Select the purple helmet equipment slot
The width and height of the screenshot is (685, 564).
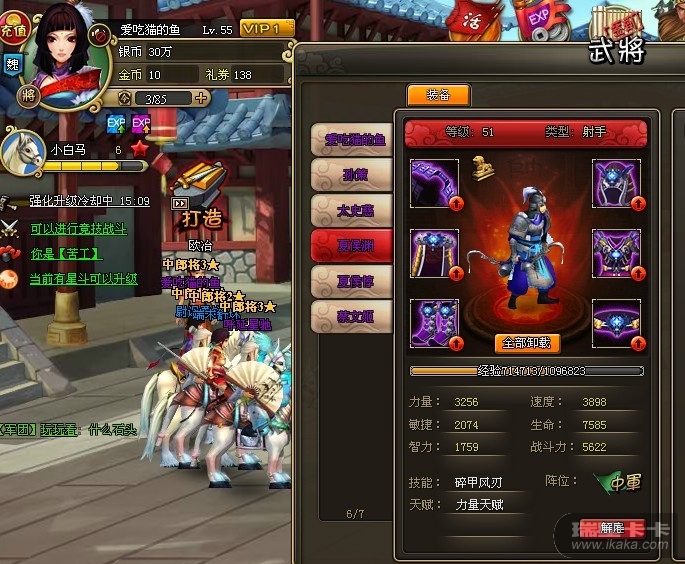617,184
